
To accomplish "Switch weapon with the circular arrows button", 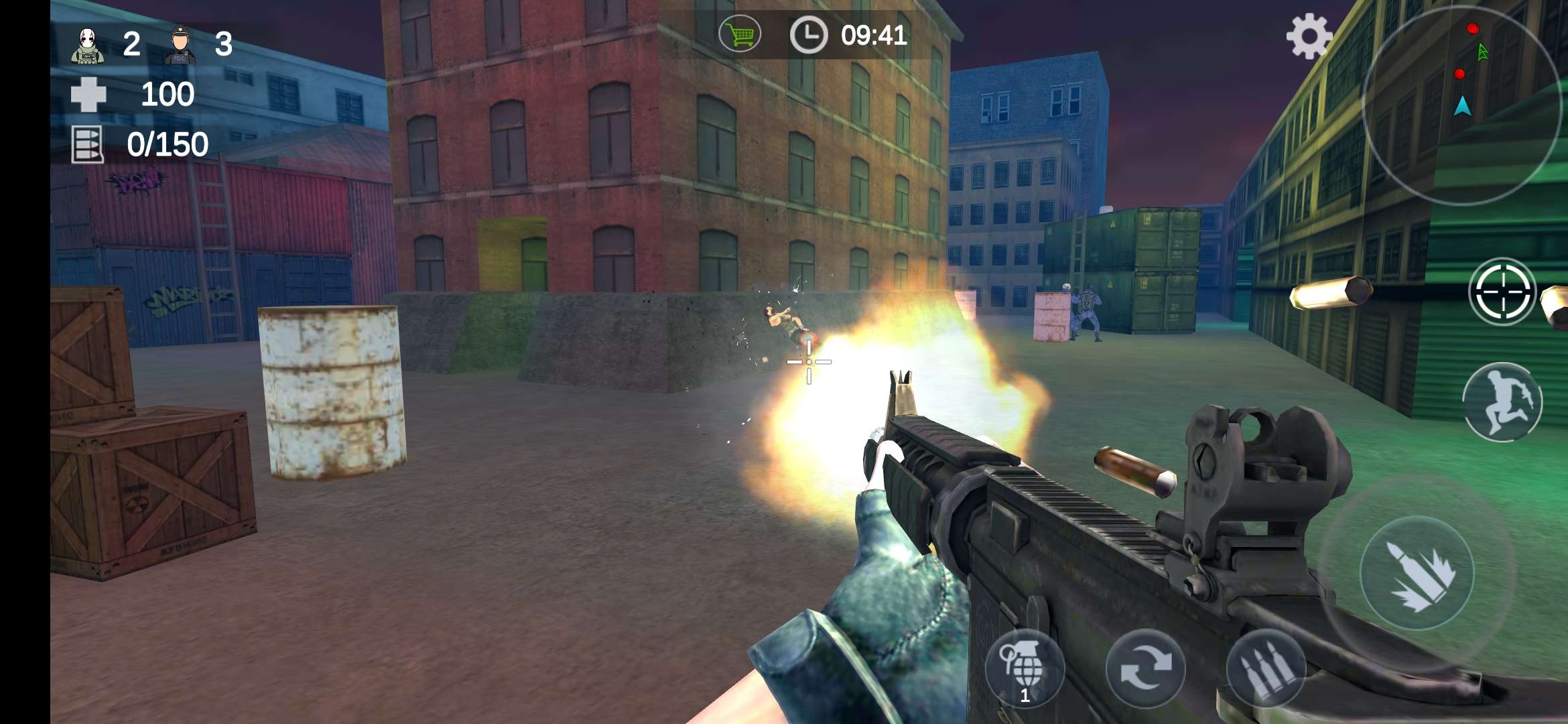I will (x=1145, y=668).
